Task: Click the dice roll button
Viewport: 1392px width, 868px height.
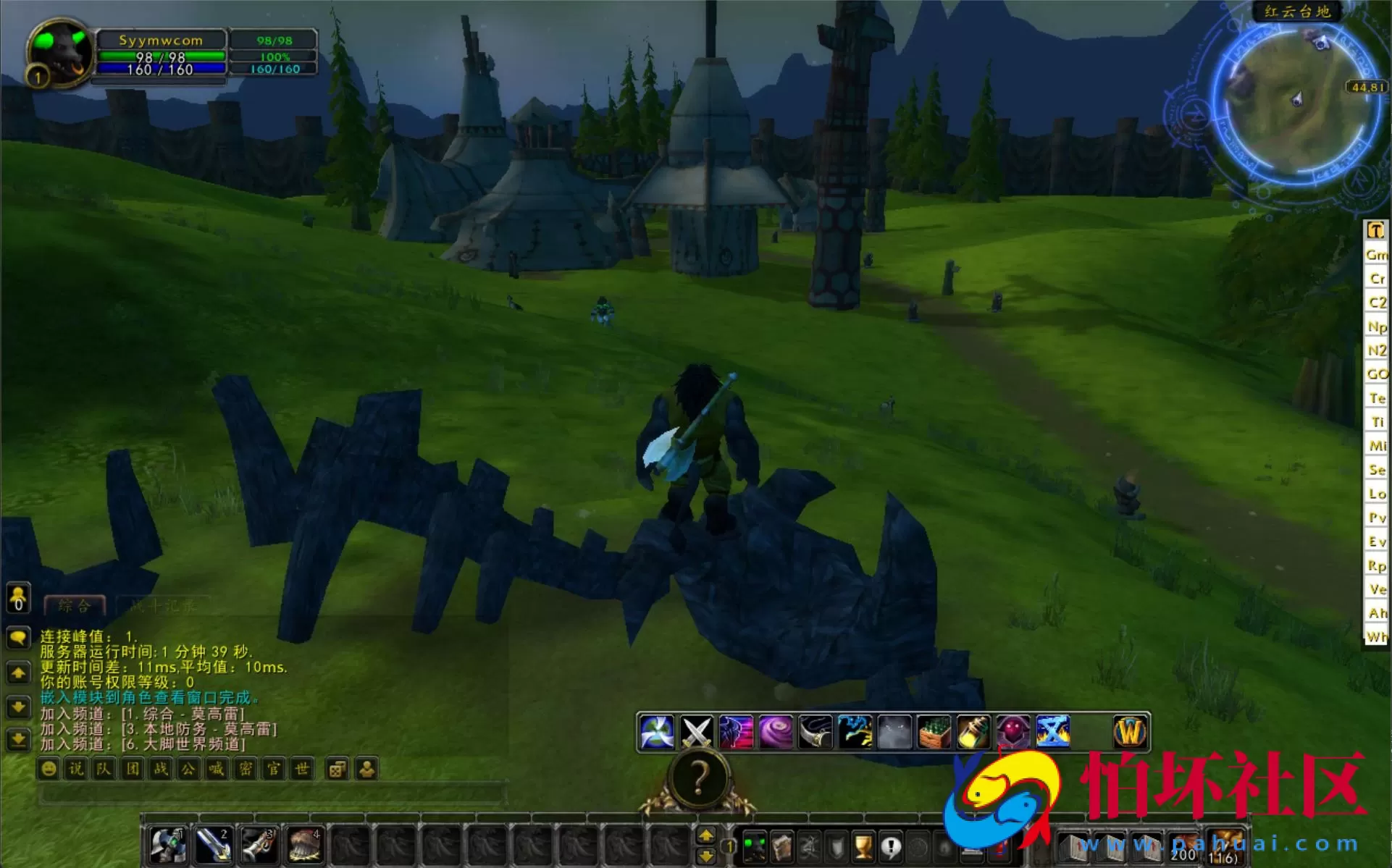Action: [337, 769]
